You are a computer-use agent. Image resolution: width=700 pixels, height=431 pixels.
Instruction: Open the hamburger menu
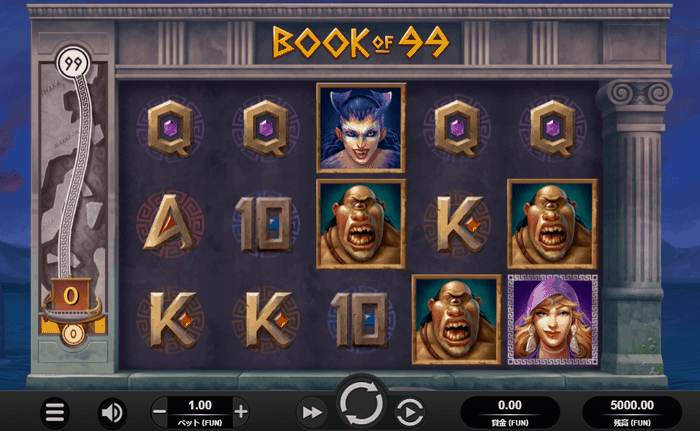(x=55, y=411)
